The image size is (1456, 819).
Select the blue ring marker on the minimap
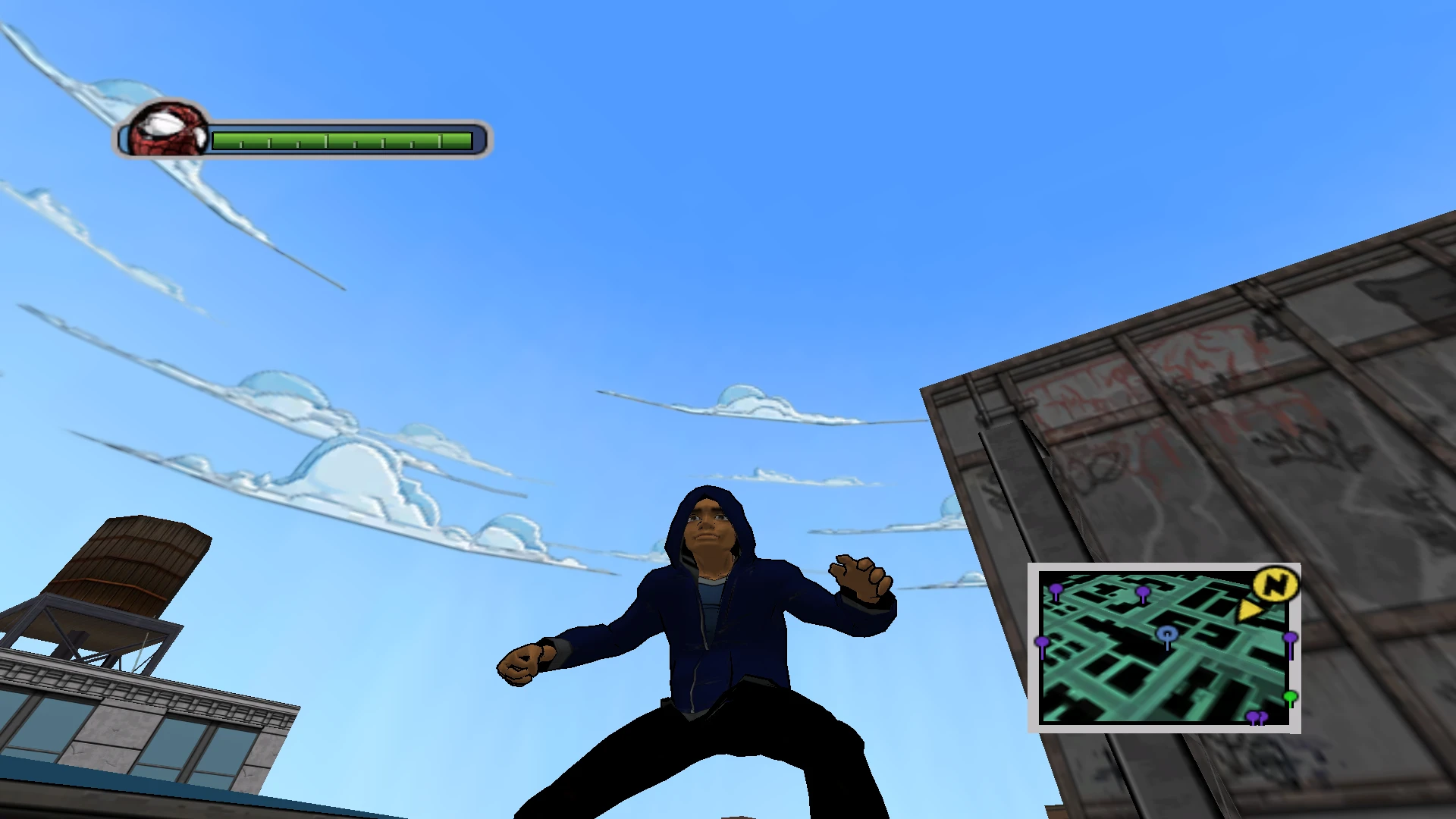[x=1167, y=634]
